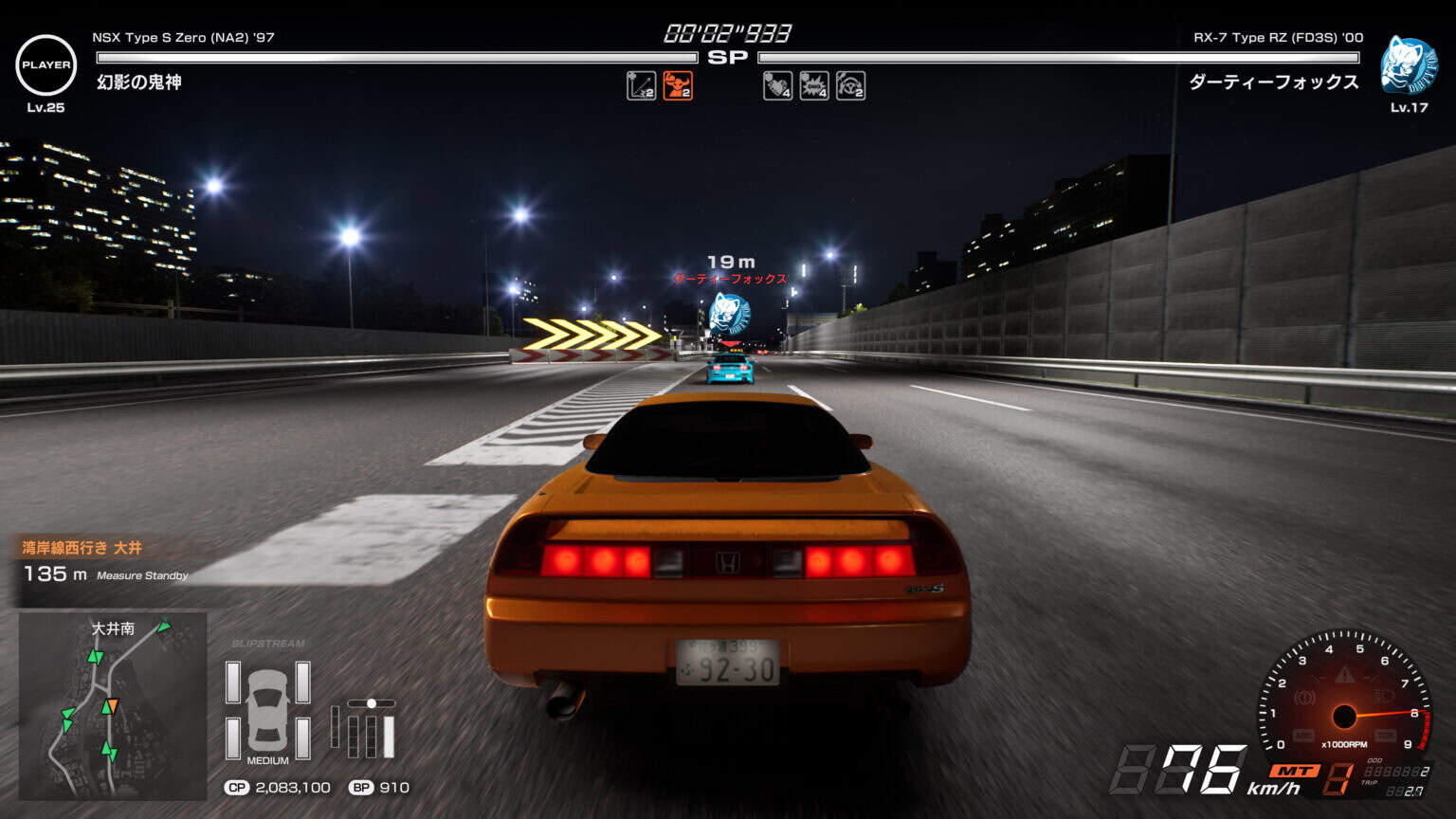
Task: Expand the 大井南 minimap
Action: [113, 707]
